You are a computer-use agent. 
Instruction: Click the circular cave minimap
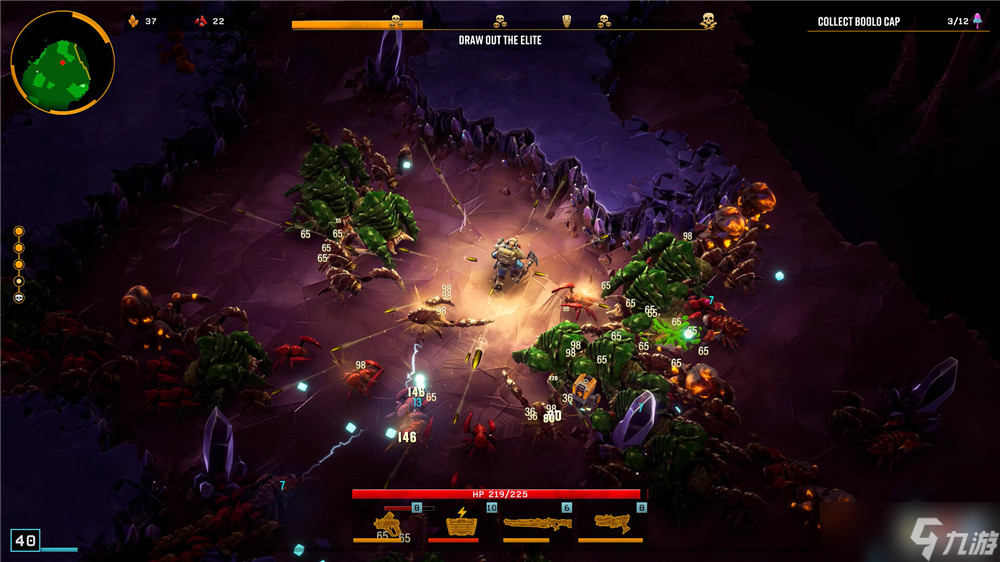click(62, 62)
